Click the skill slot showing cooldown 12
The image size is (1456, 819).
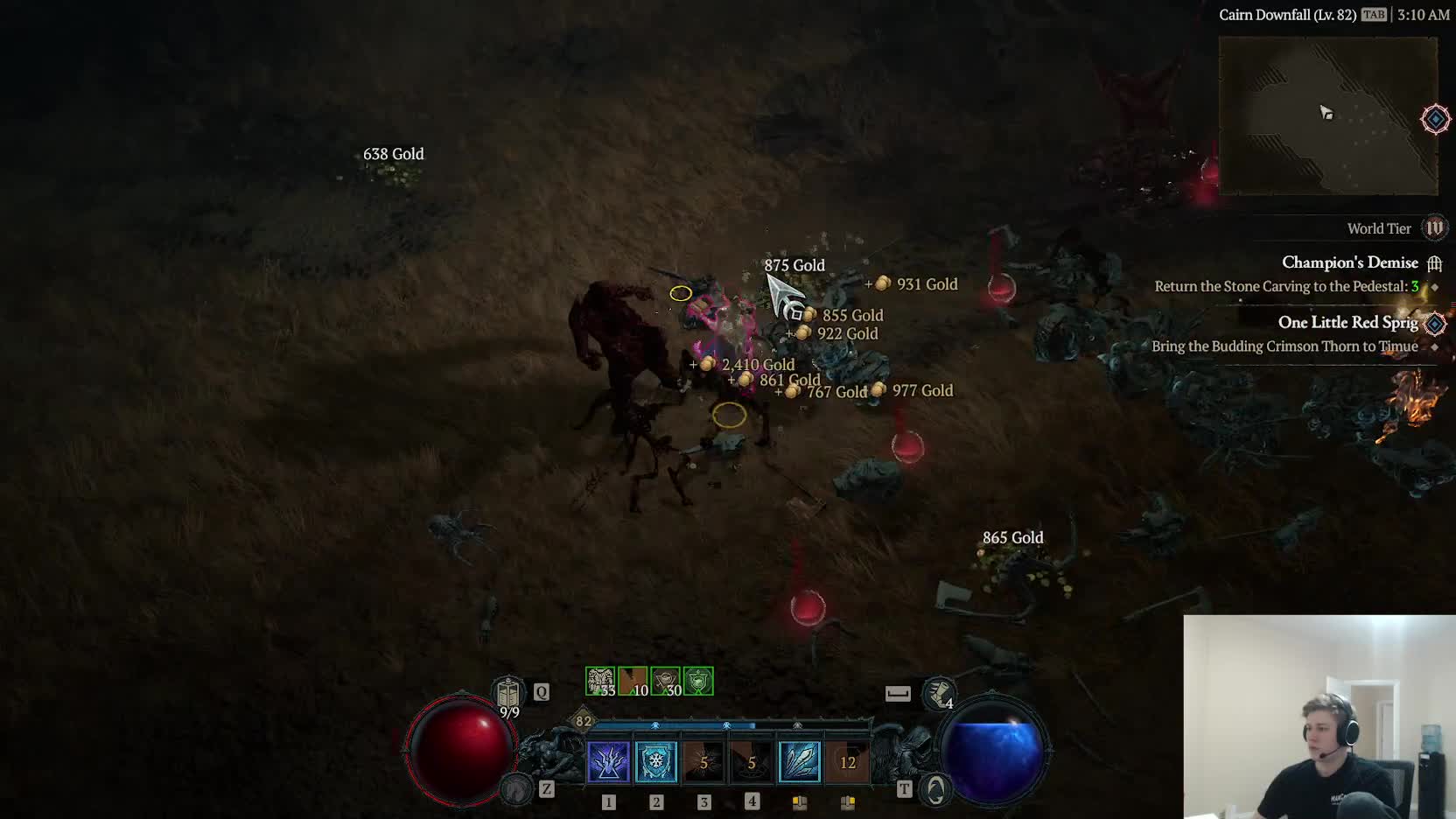(x=847, y=762)
